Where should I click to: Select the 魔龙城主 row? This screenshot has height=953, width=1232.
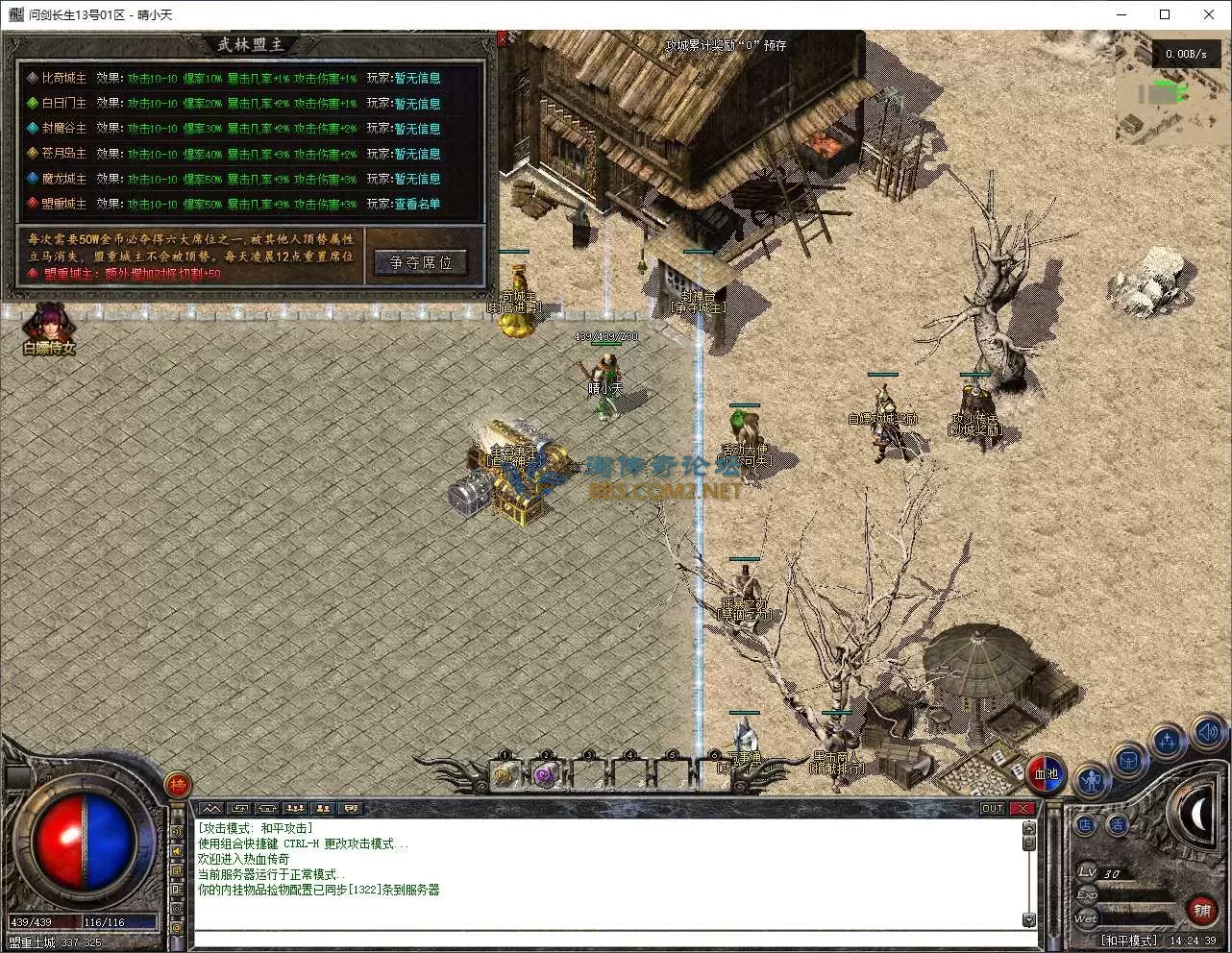pos(63,179)
